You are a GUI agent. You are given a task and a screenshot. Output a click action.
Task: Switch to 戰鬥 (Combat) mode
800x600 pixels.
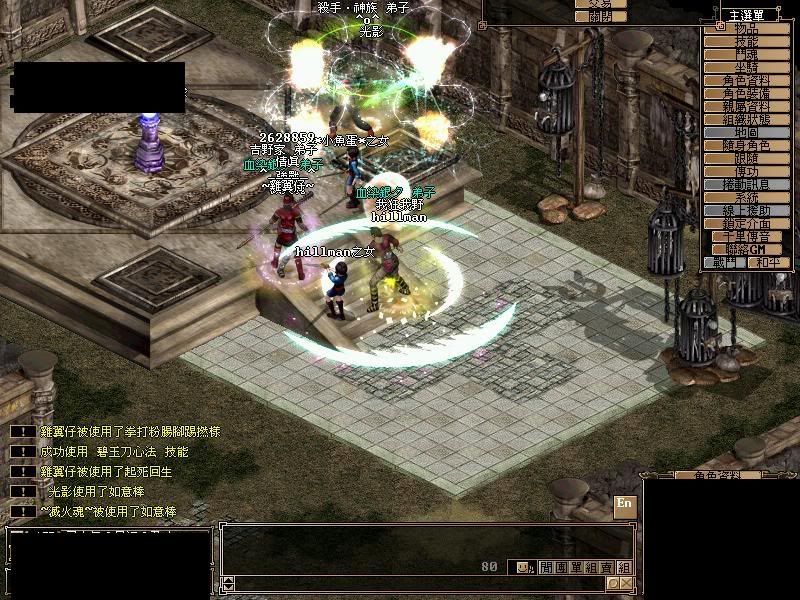pyautogui.click(x=724, y=262)
